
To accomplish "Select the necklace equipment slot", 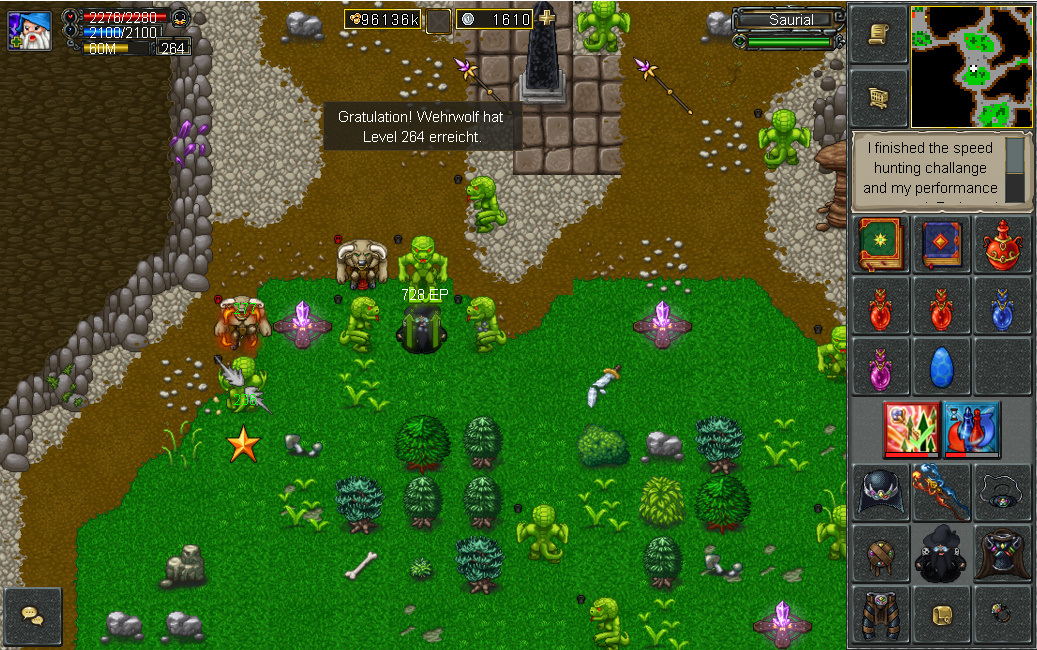I will click(1002, 492).
